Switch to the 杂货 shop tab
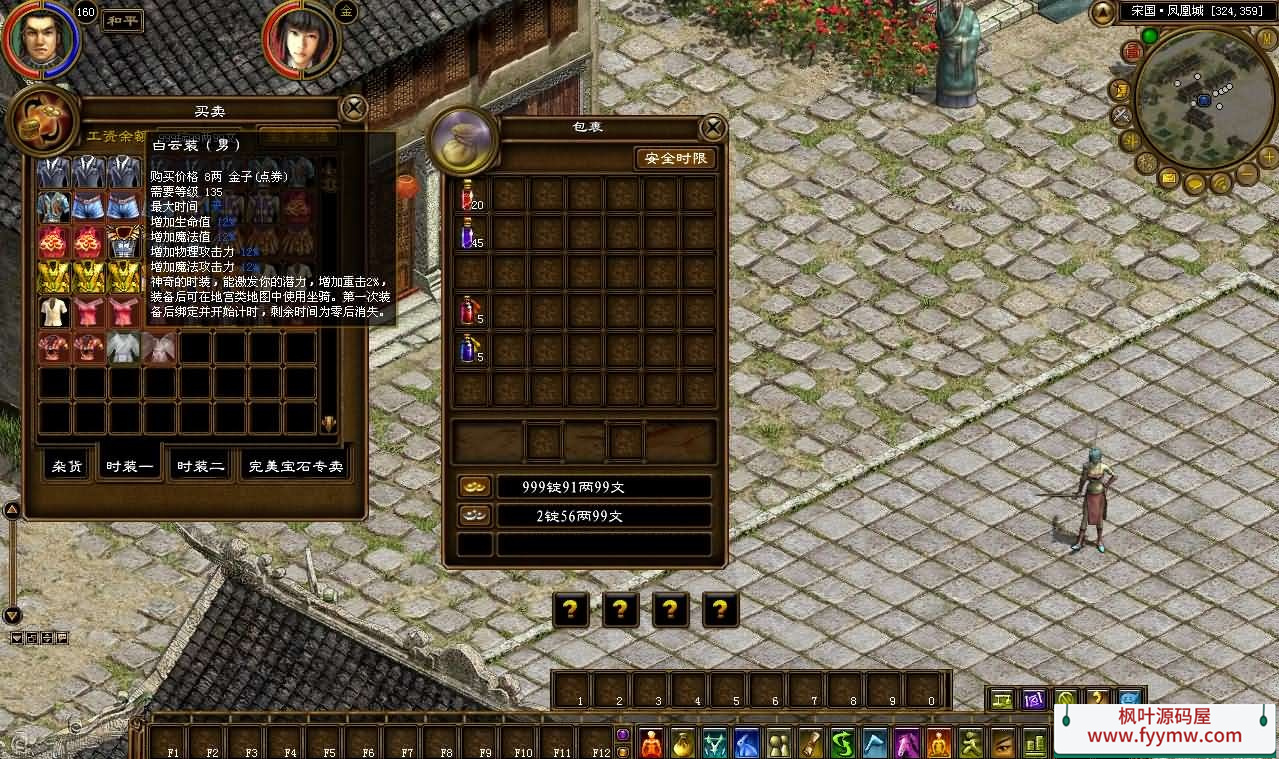1279x759 pixels. pos(68,466)
